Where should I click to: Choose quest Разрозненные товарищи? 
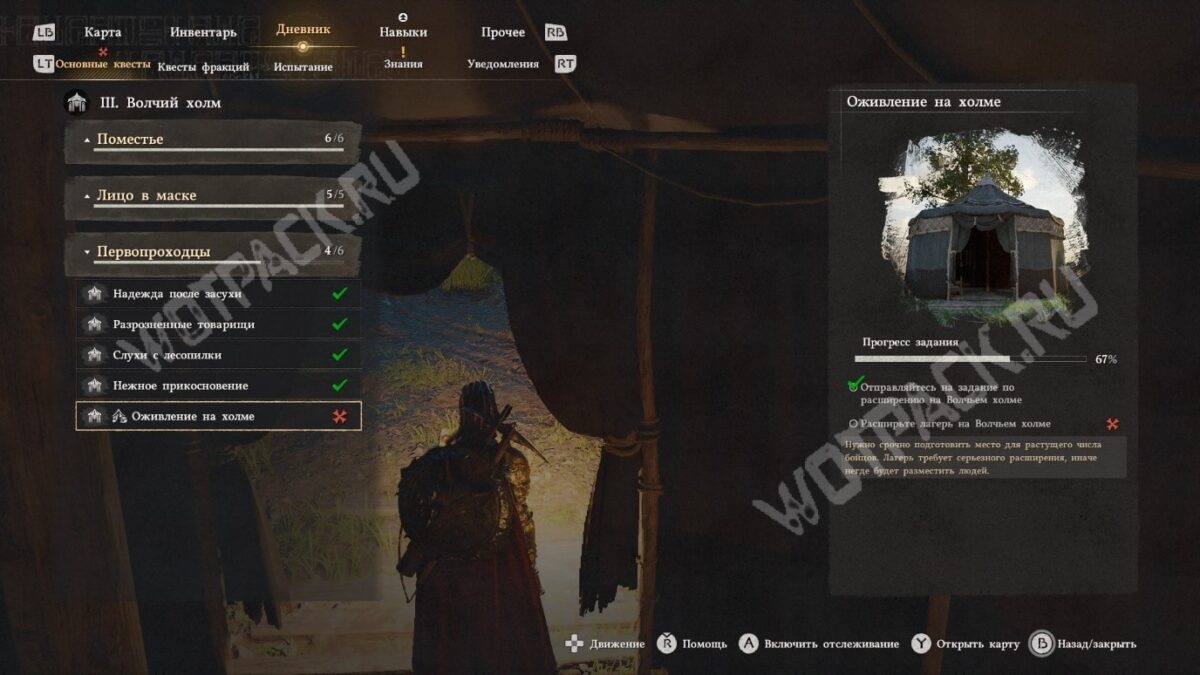(218, 324)
